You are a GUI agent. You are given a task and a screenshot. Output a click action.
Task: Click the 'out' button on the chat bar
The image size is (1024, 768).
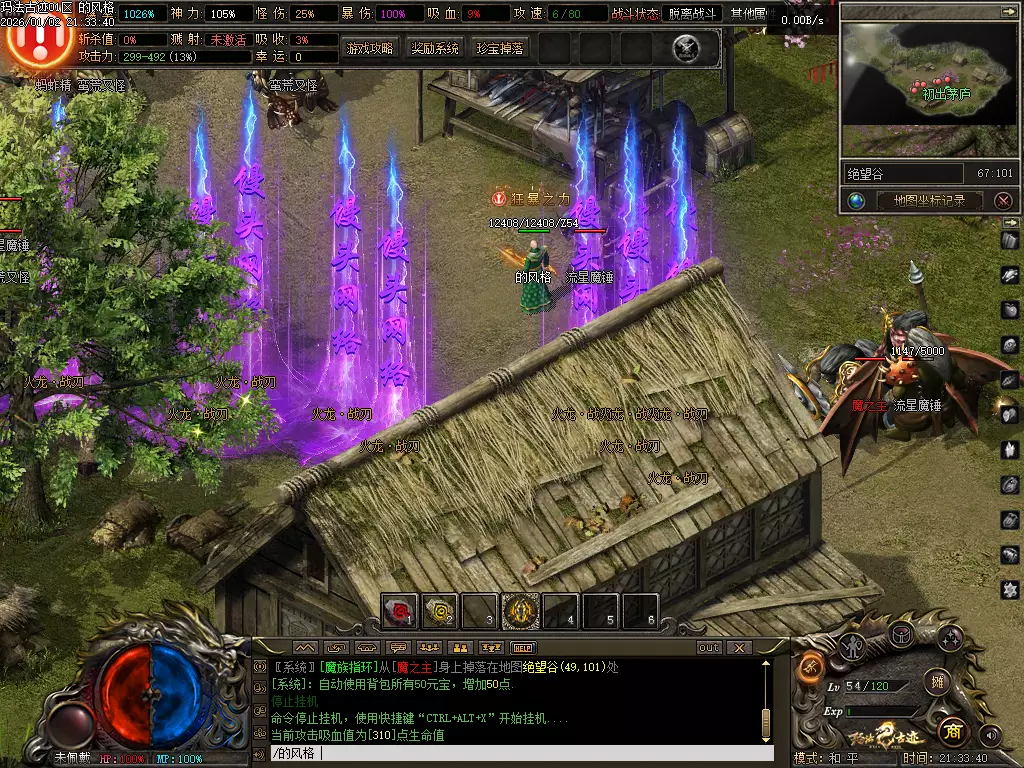708,648
